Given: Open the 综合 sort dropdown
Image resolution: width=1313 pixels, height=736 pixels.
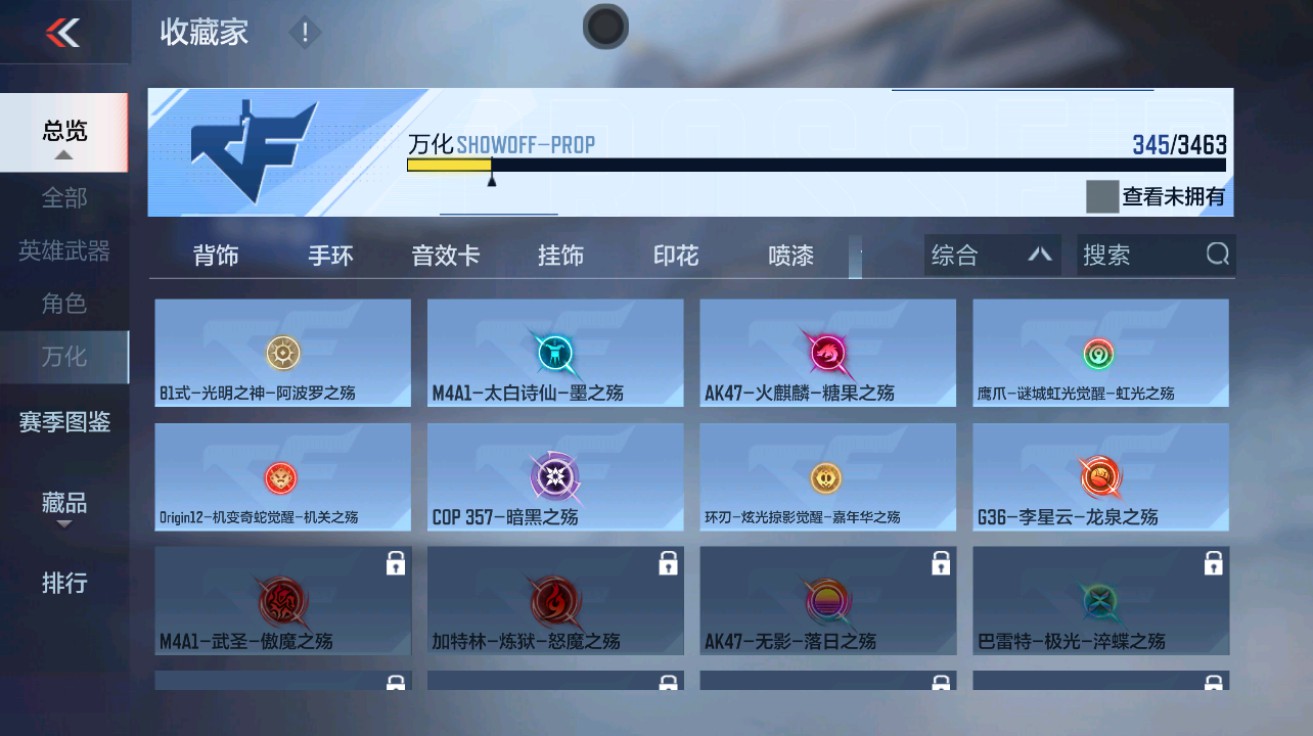Looking at the screenshot, I should click(988, 255).
